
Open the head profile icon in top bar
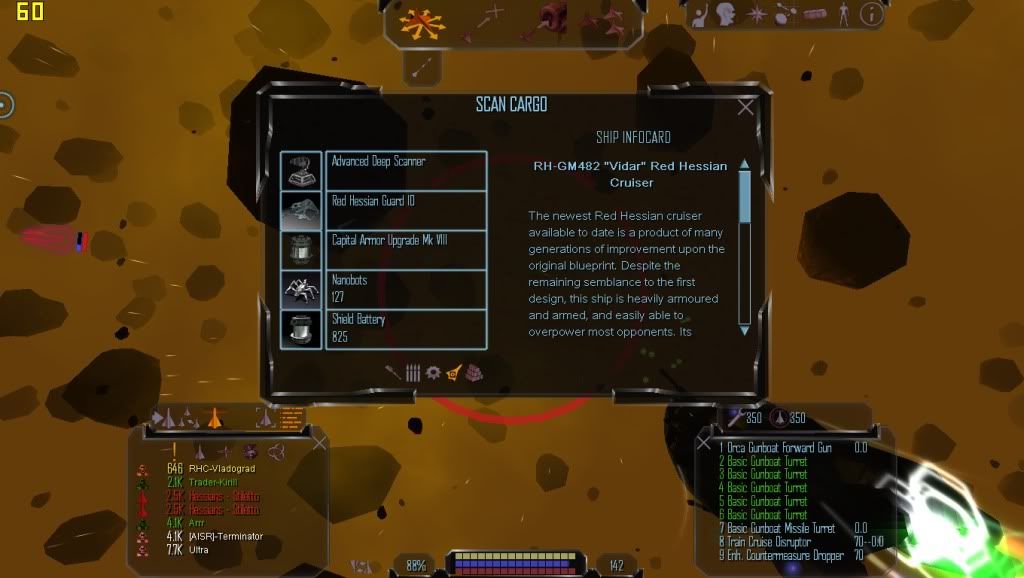(728, 14)
